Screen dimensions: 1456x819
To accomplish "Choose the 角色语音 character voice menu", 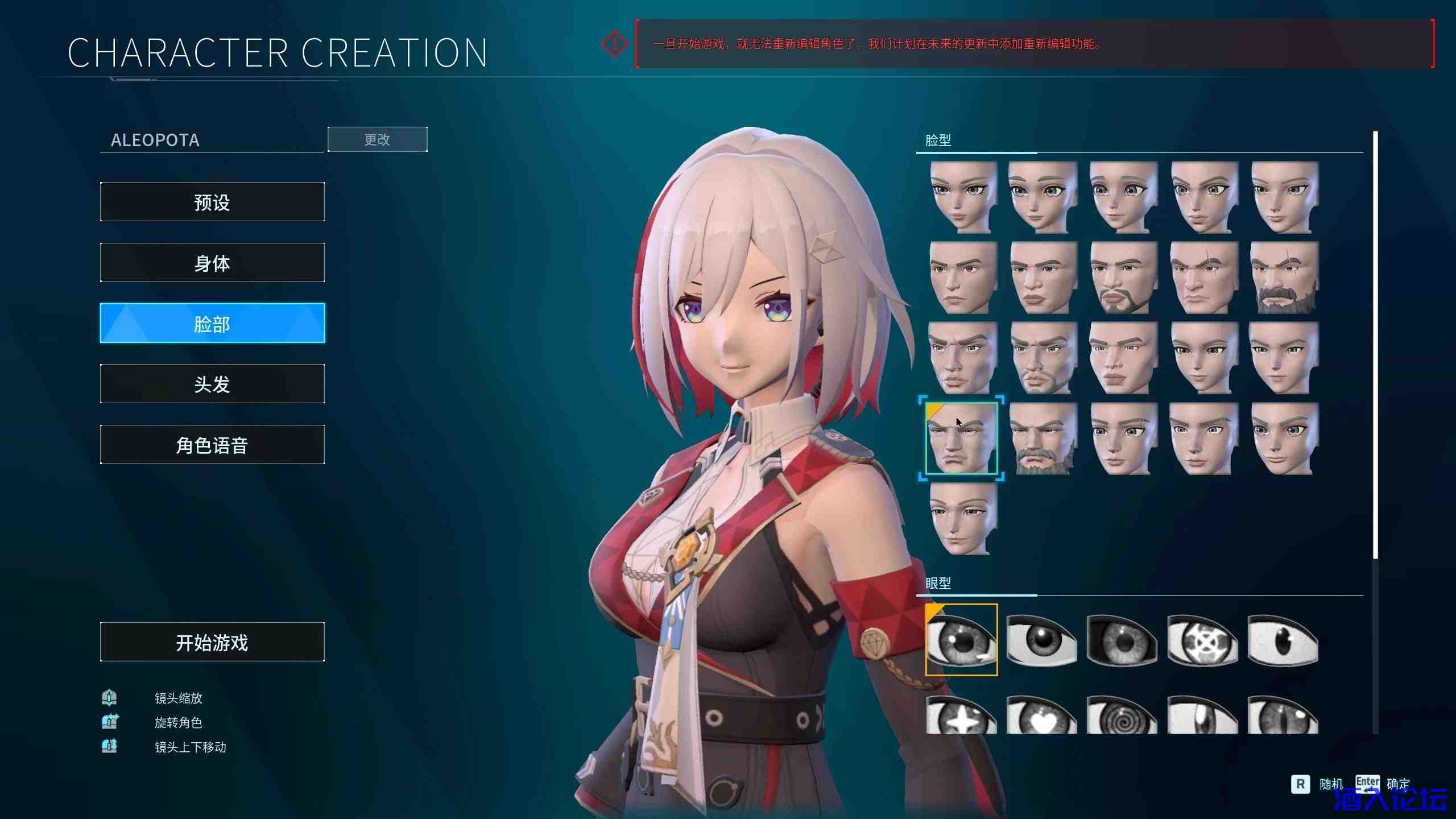I will tap(212, 445).
